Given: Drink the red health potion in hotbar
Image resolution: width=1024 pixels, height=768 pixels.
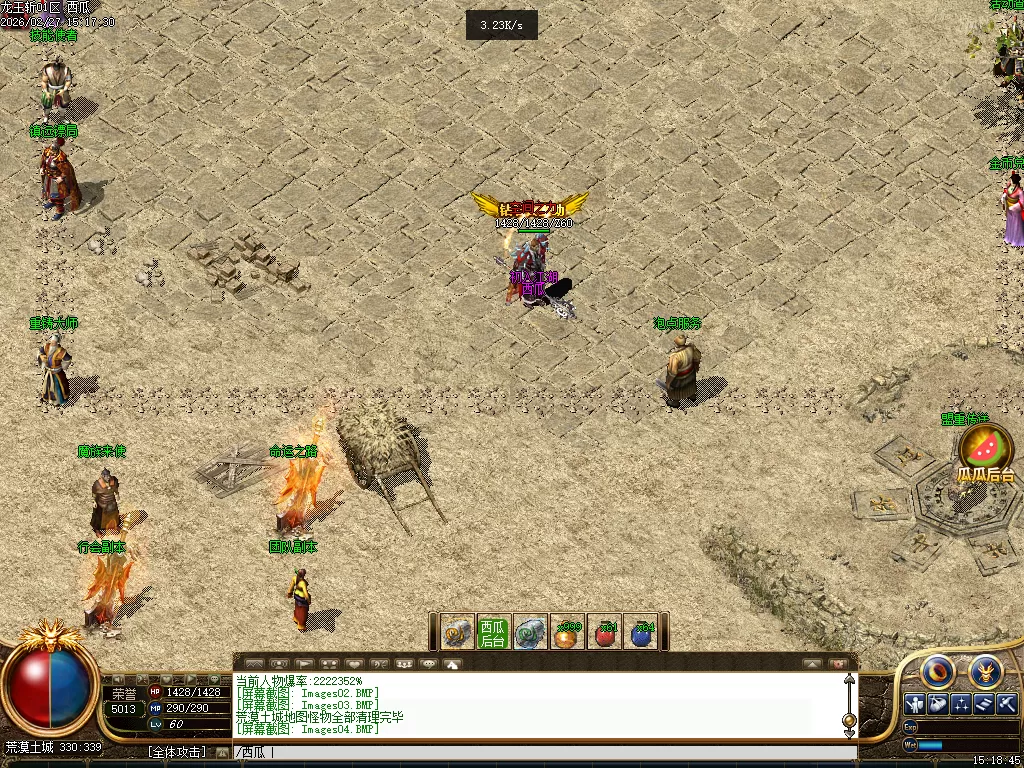Looking at the screenshot, I should (605, 633).
